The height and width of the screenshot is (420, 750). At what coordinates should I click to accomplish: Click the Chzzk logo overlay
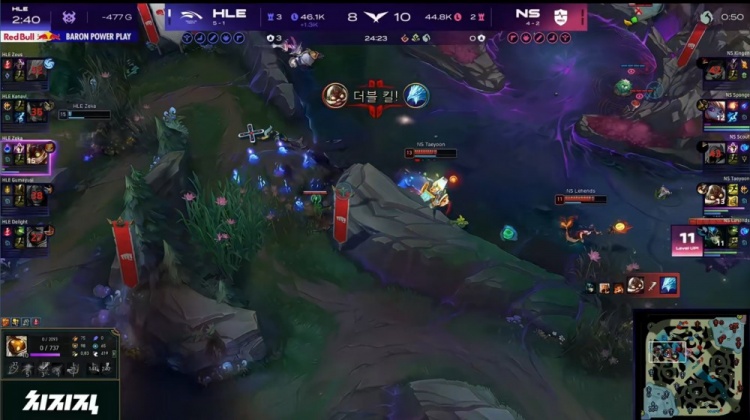(58, 398)
